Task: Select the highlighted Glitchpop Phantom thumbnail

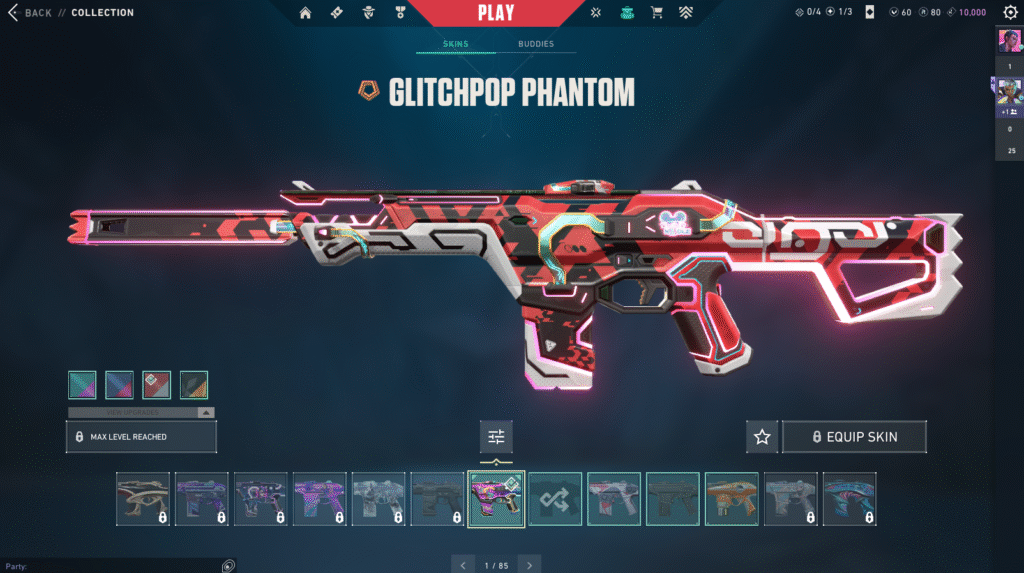Action: click(496, 498)
